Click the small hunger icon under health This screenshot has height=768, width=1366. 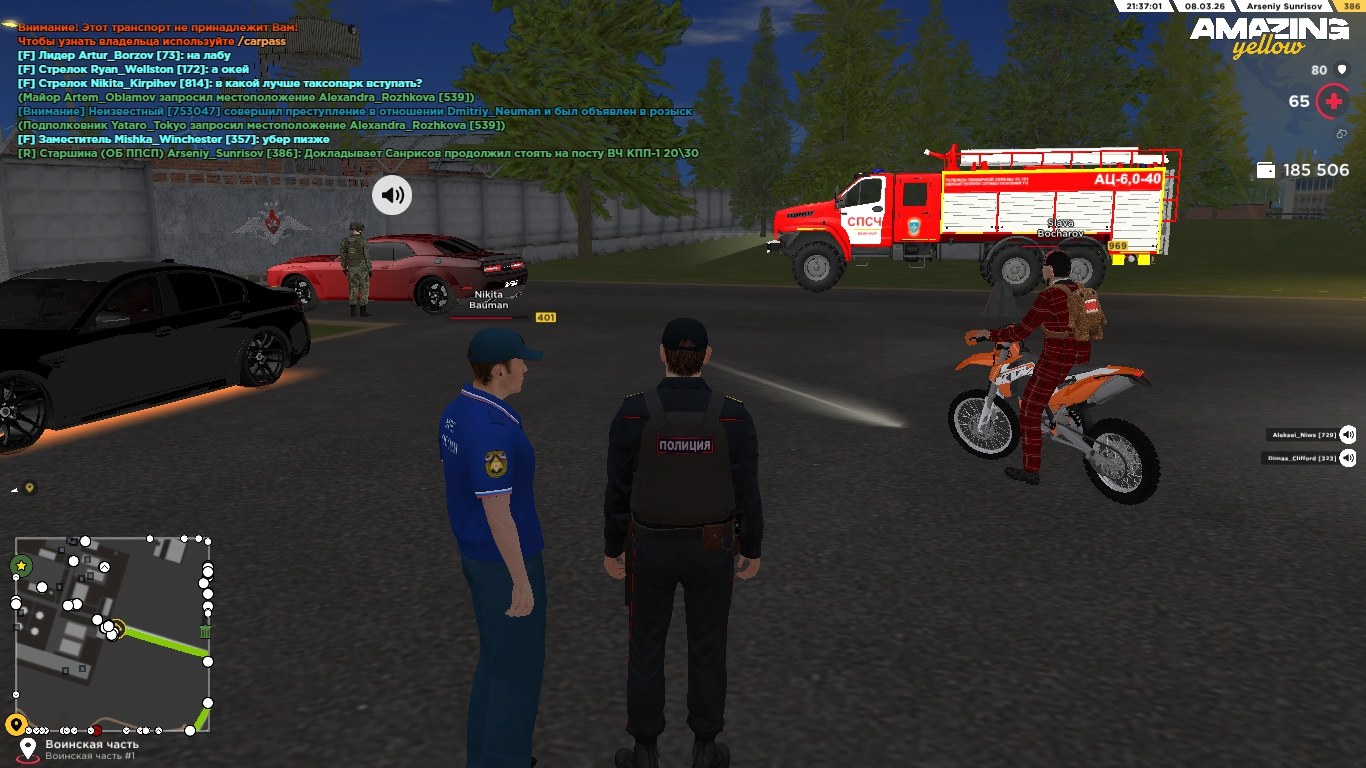[x=1341, y=133]
